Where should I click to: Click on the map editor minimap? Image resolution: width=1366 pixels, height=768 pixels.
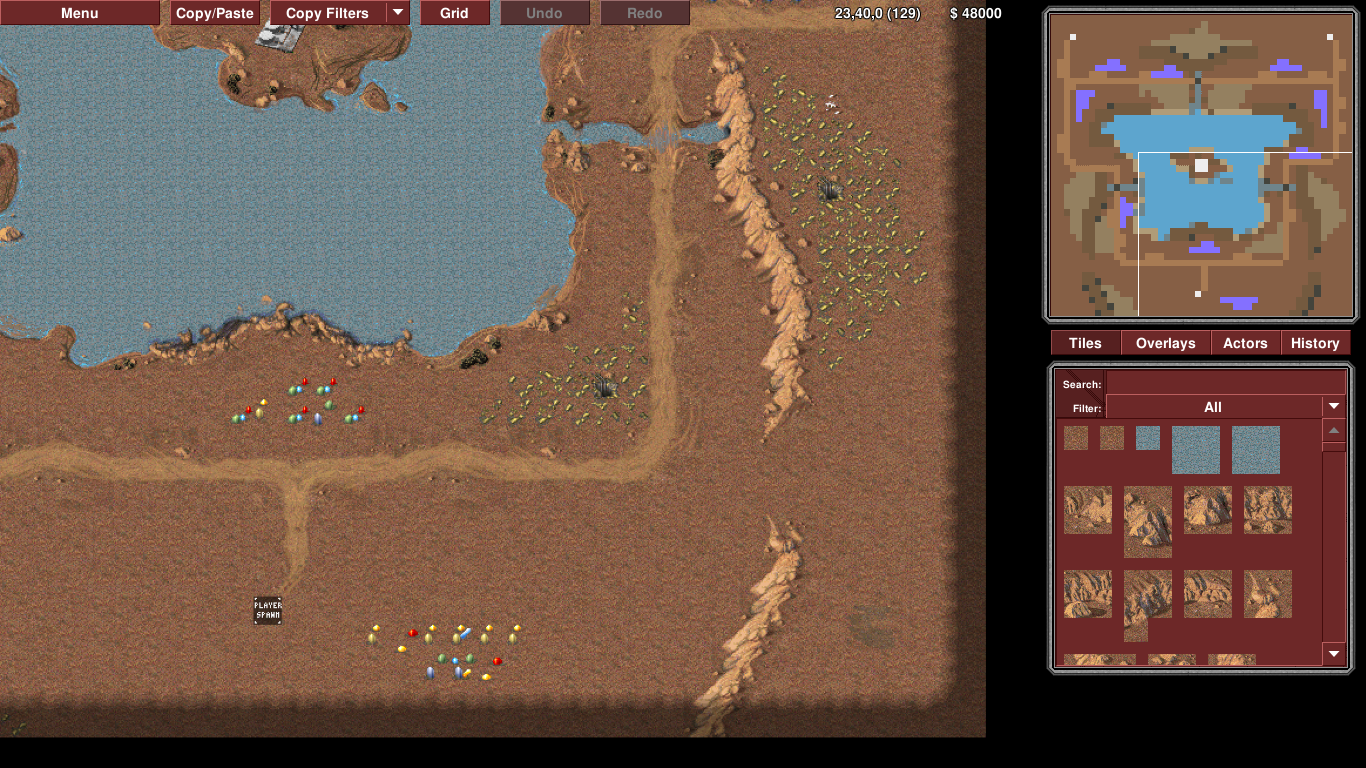[1199, 165]
